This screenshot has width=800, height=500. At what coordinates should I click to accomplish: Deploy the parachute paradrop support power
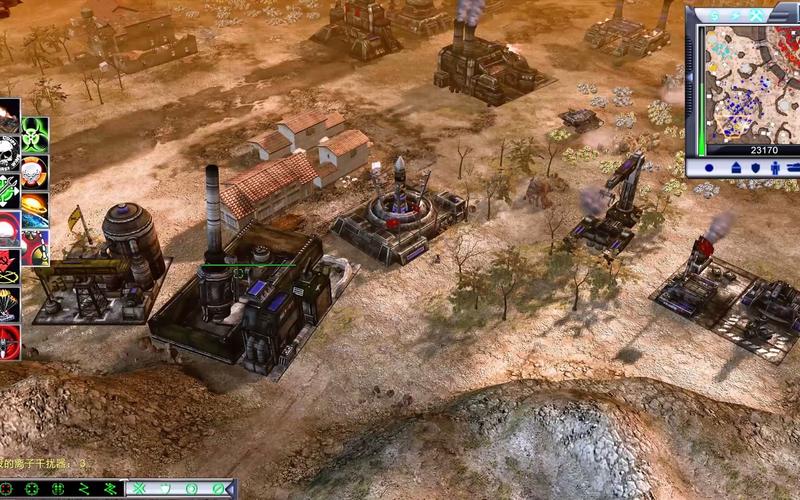coord(8,297)
